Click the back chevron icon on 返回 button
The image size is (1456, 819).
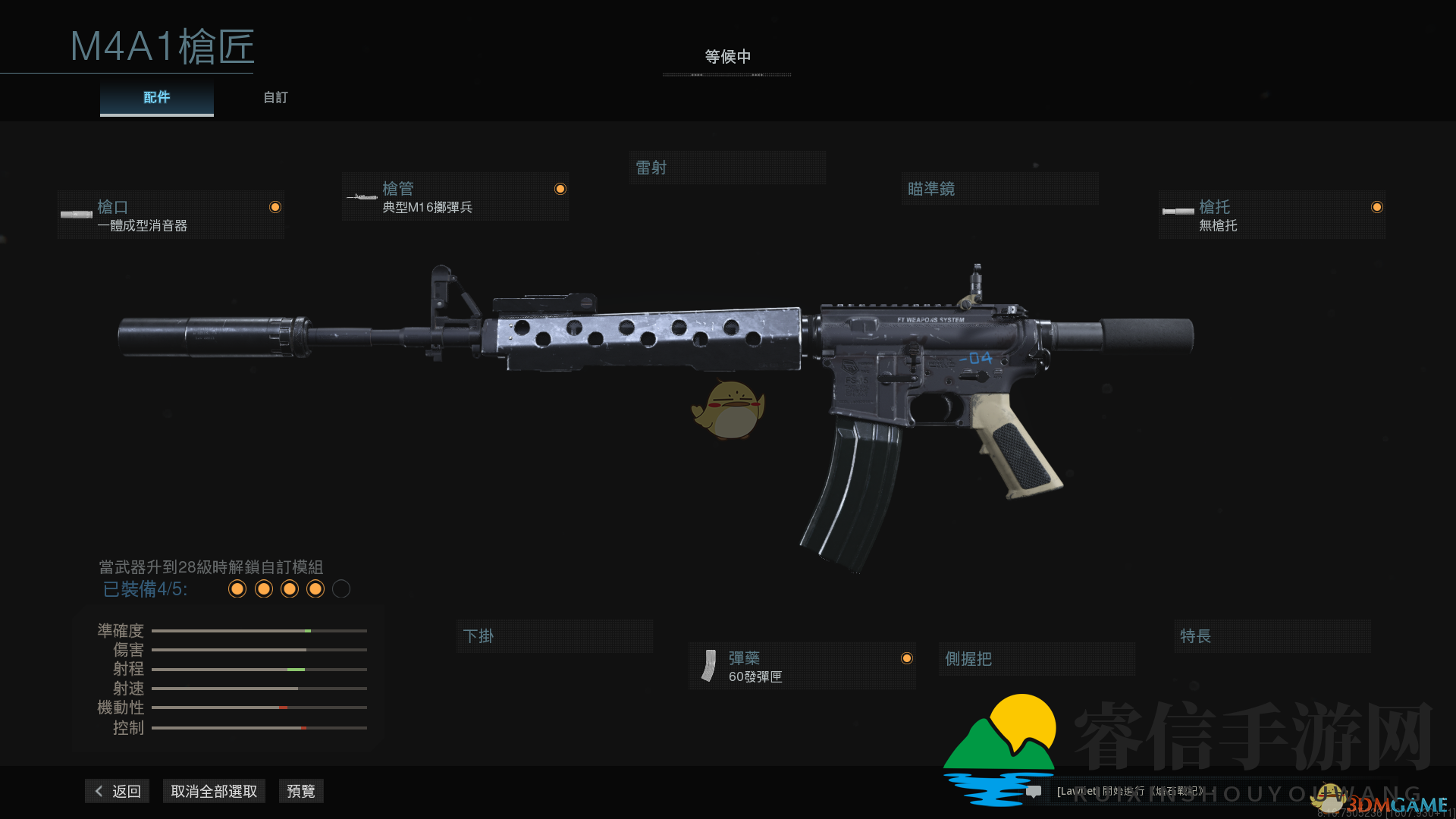99,791
